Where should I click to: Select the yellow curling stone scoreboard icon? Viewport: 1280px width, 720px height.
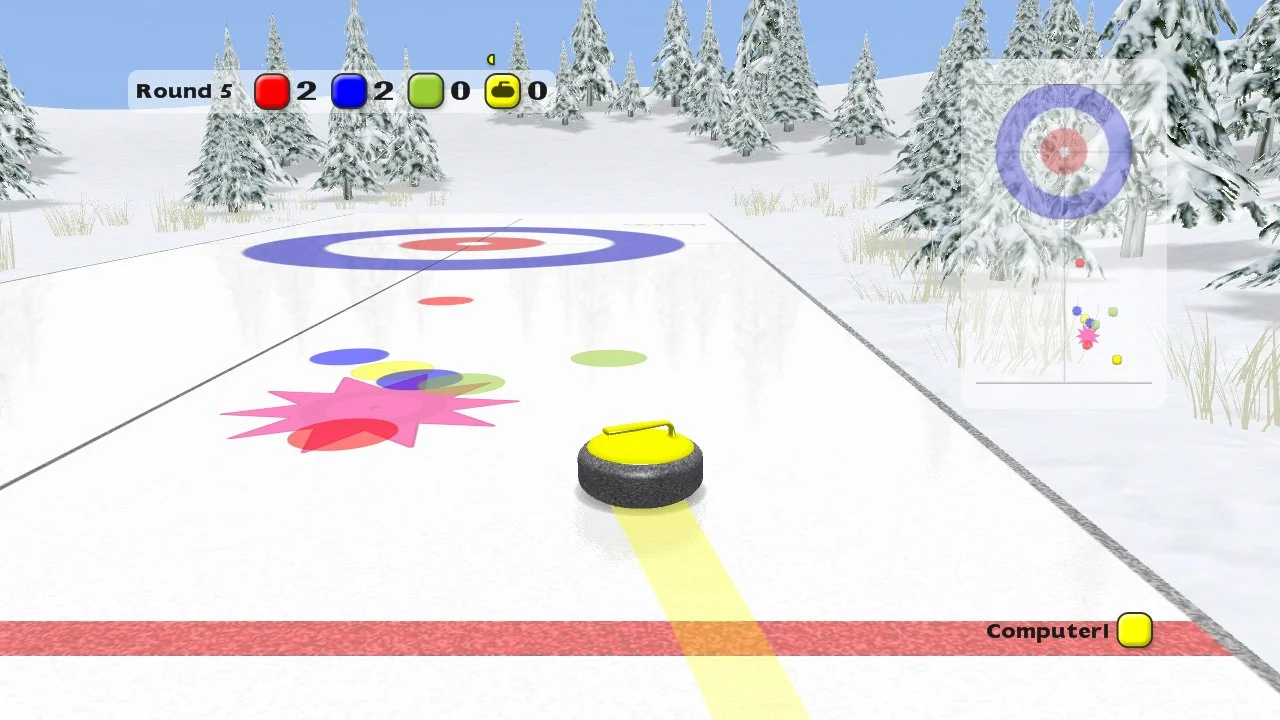[x=501, y=91]
